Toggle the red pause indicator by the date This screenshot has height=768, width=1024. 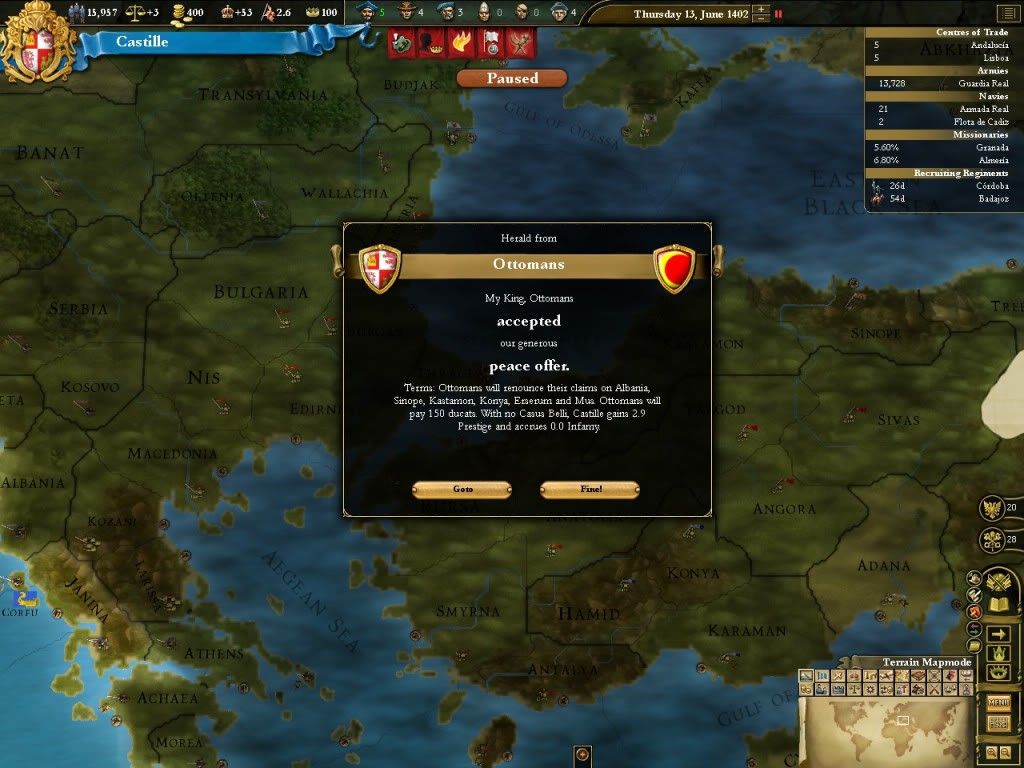tap(779, 14)
